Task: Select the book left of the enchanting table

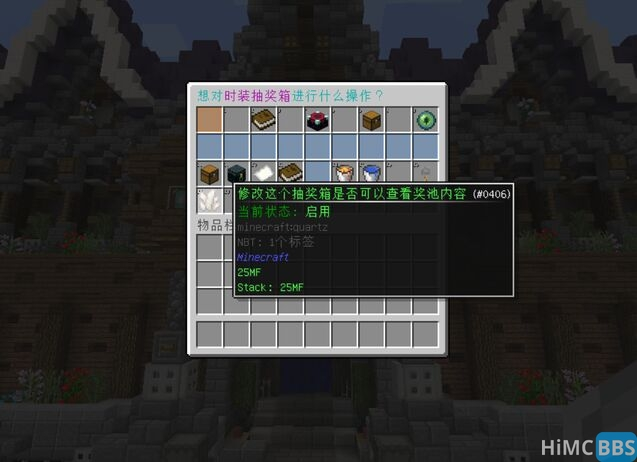Action: point(263,121)
